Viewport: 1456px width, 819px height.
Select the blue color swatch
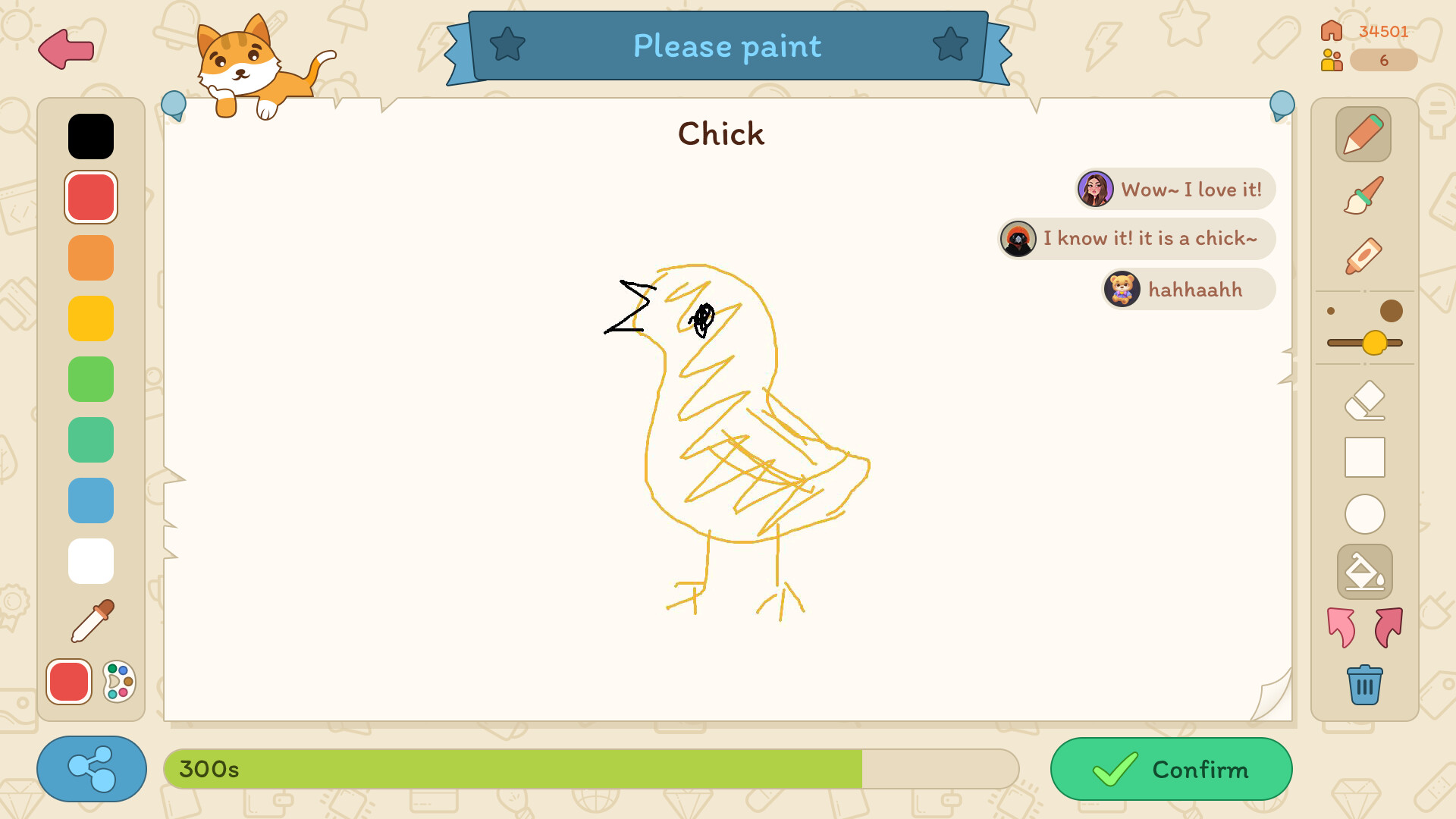(90, 500)
